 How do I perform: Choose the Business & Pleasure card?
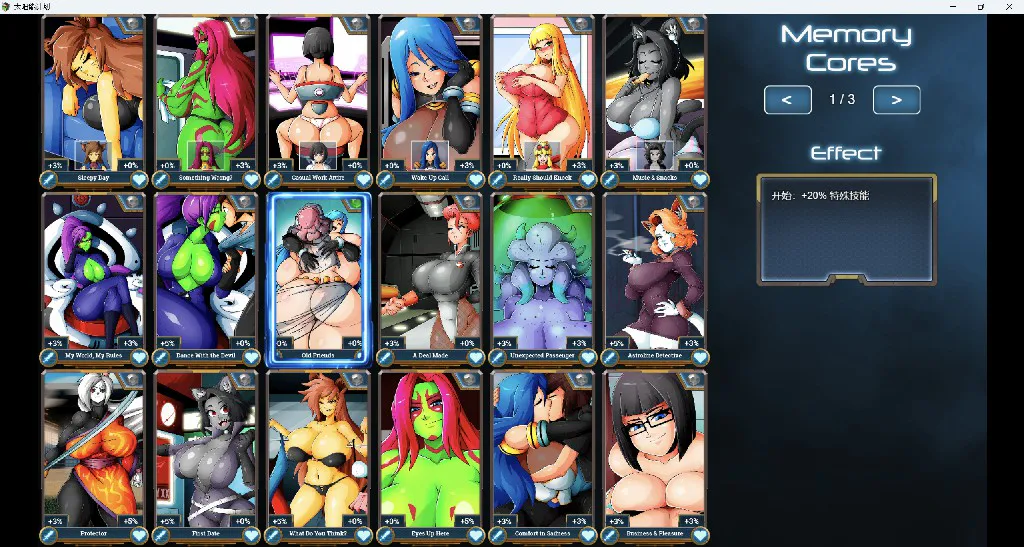coord(655,450)
